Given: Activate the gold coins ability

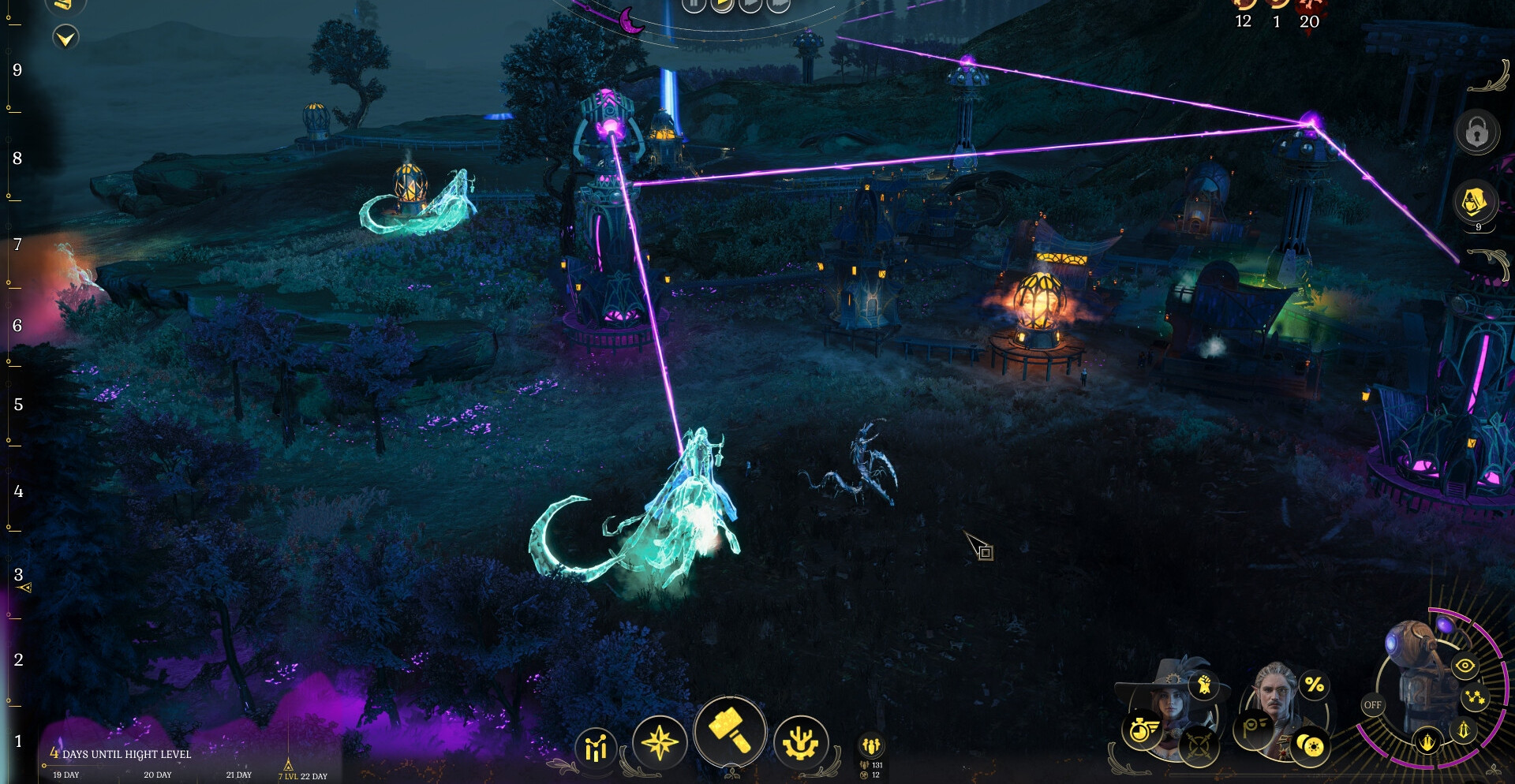Looking at the screenshot, I should [1311, 745].
